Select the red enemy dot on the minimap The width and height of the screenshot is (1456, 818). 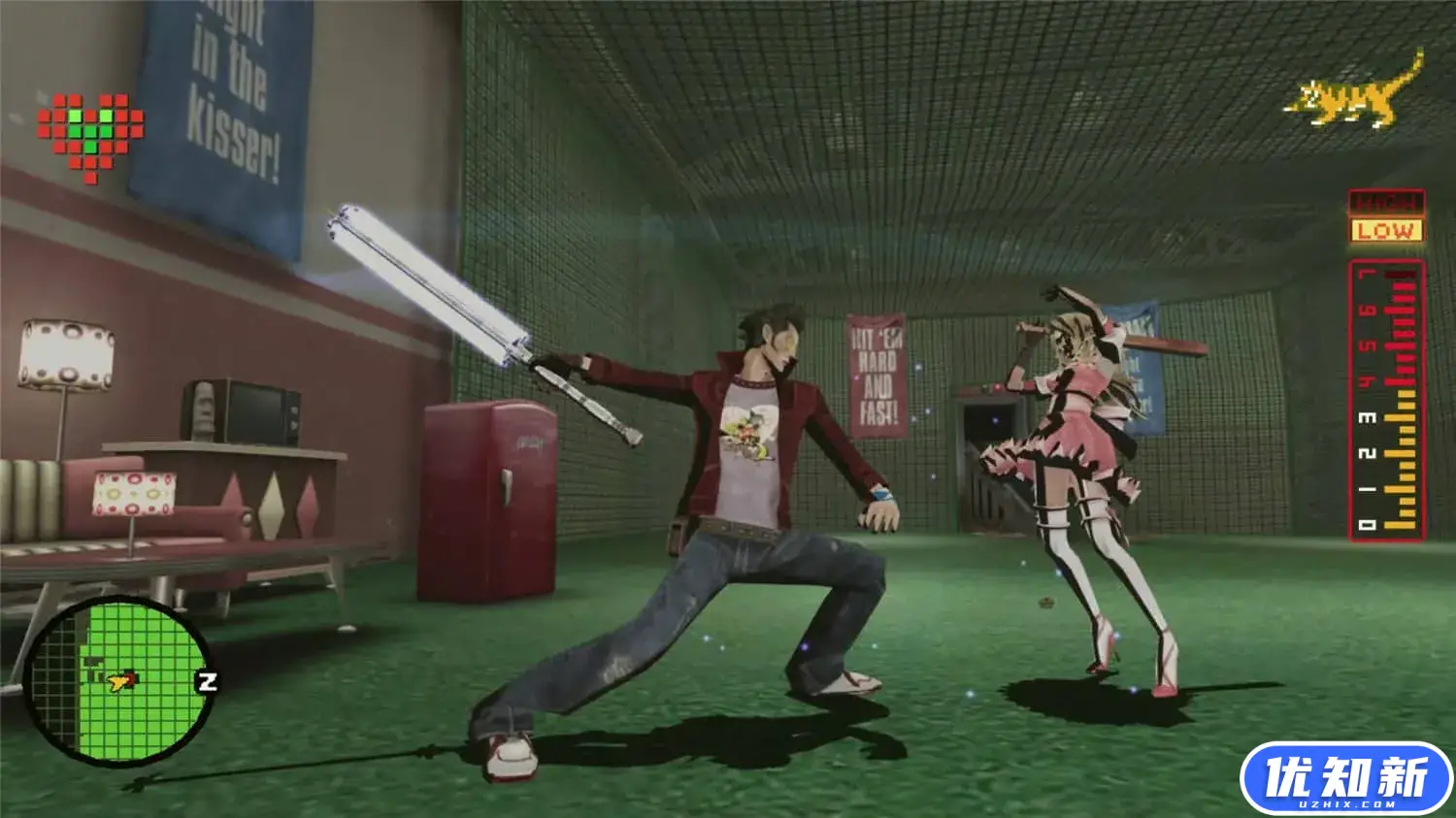[x=131, y=678]
